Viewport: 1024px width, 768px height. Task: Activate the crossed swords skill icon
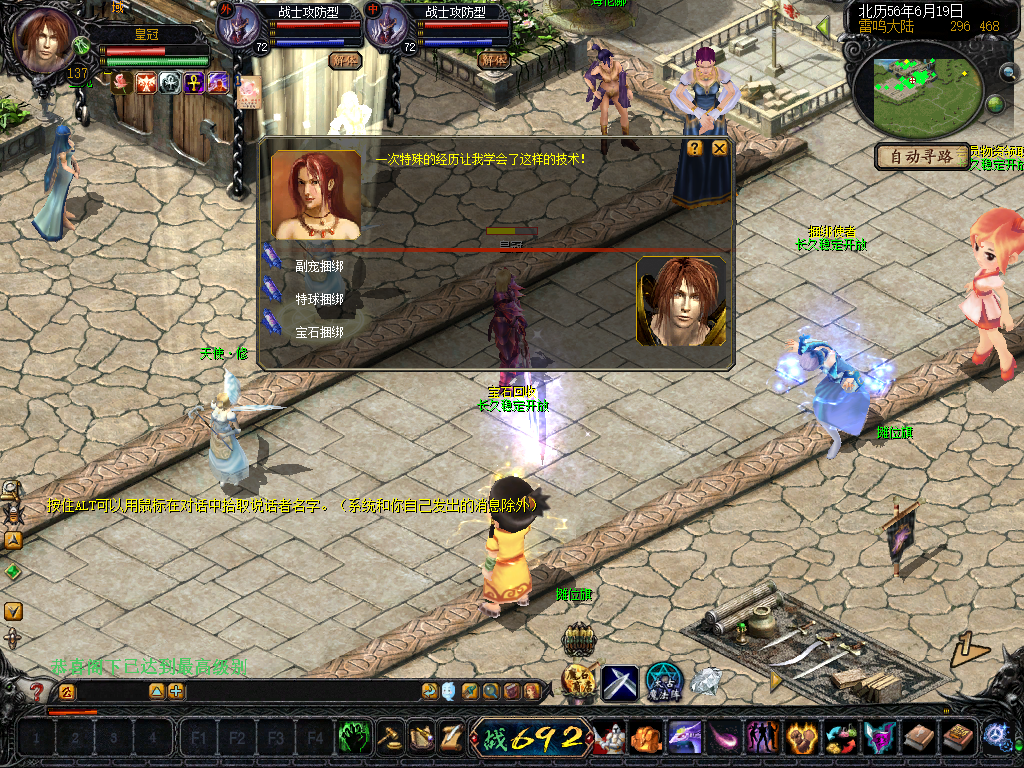[619, 683]
